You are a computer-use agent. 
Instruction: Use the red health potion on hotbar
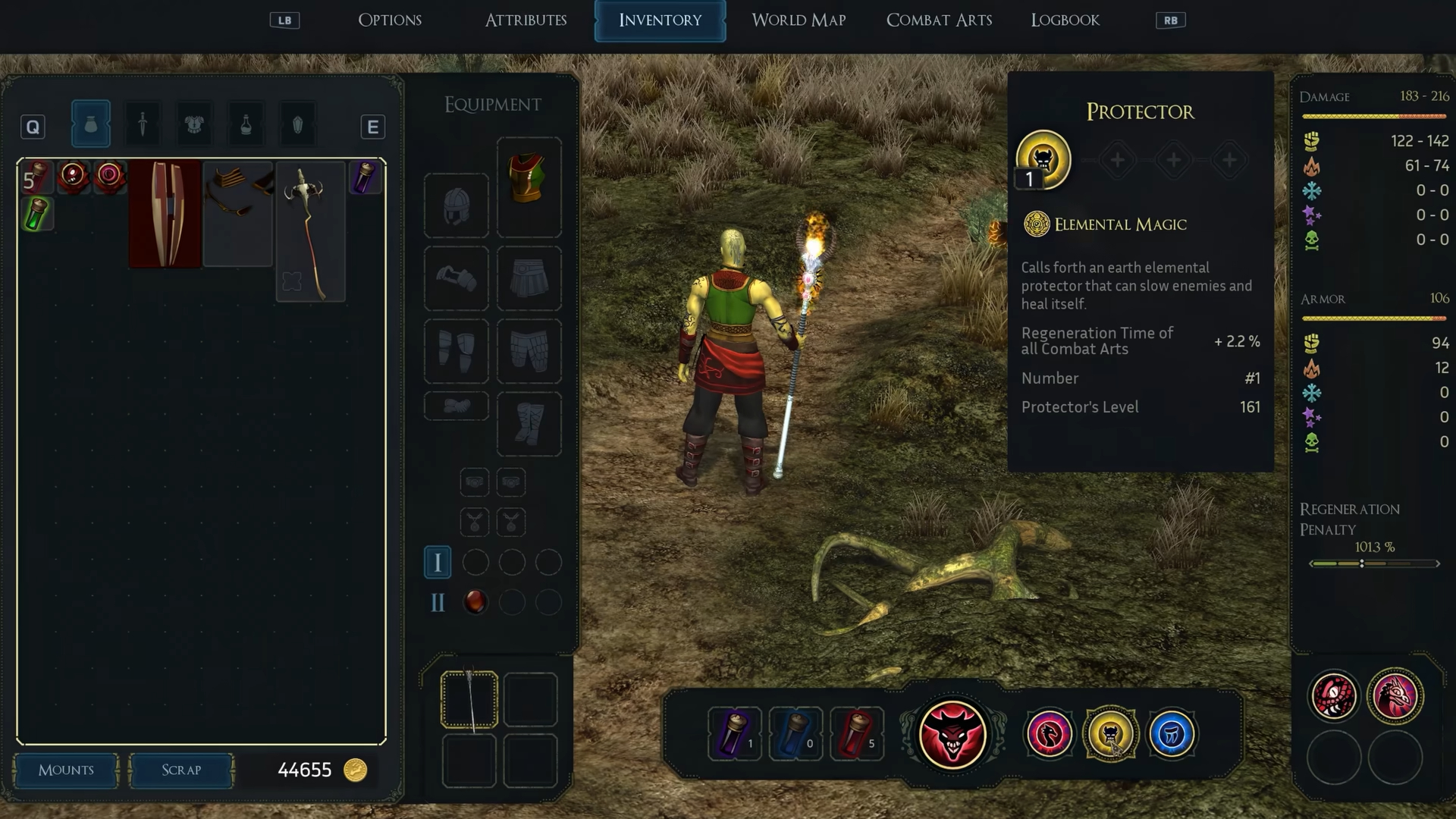(856, 733)
